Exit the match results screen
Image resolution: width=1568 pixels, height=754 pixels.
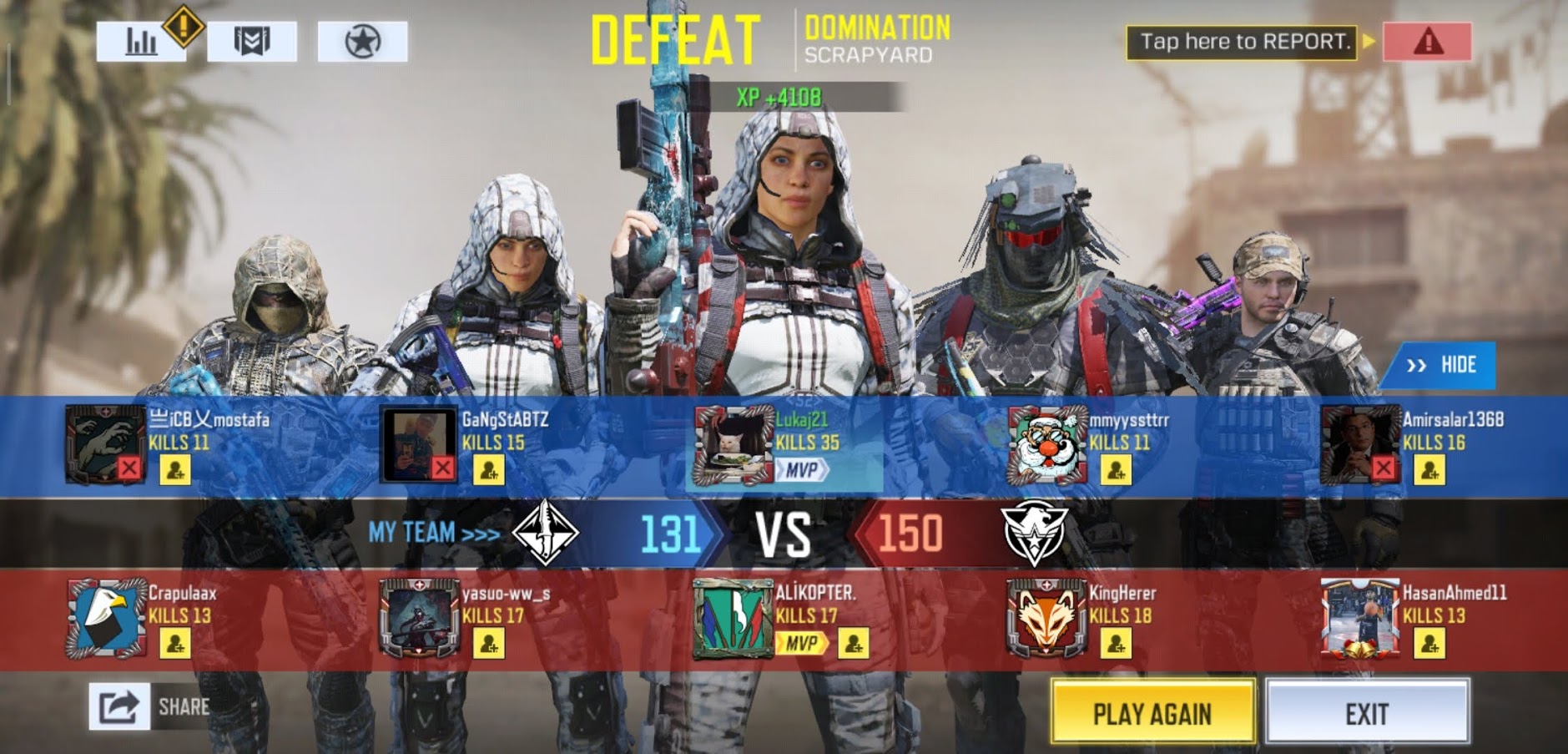pos(1367,712)
